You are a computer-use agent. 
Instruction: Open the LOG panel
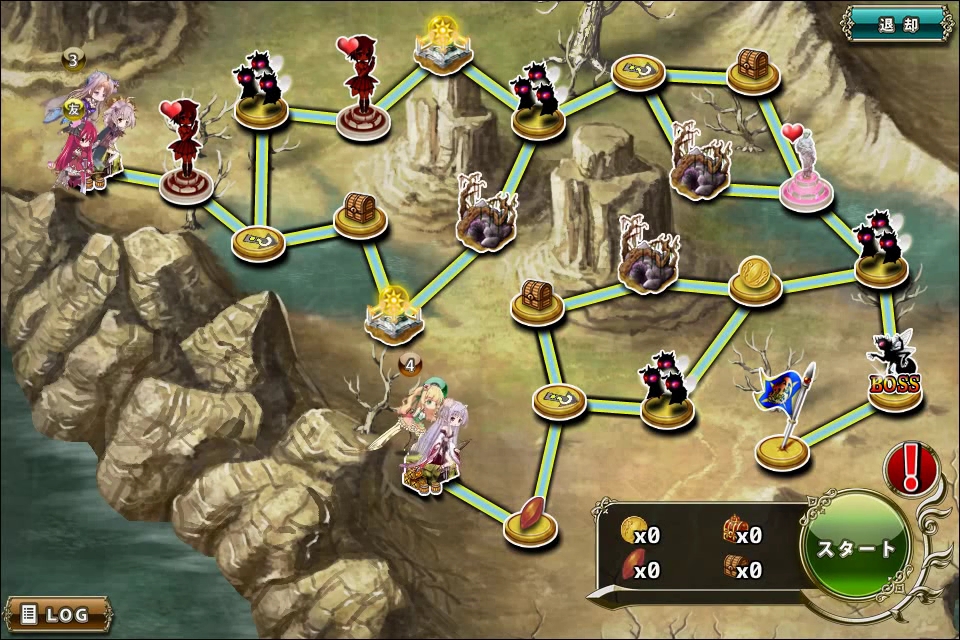[56, 613]
